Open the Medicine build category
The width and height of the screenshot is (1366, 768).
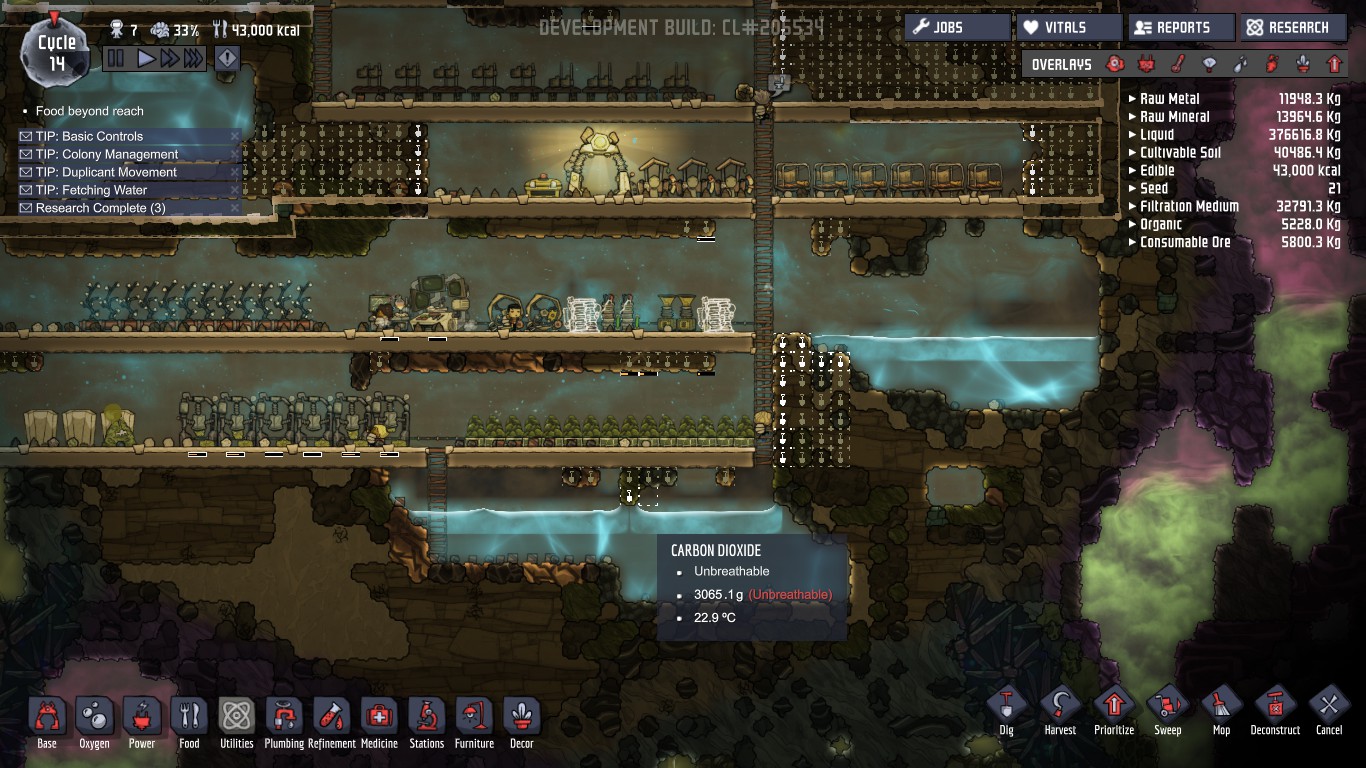(379, 718)
